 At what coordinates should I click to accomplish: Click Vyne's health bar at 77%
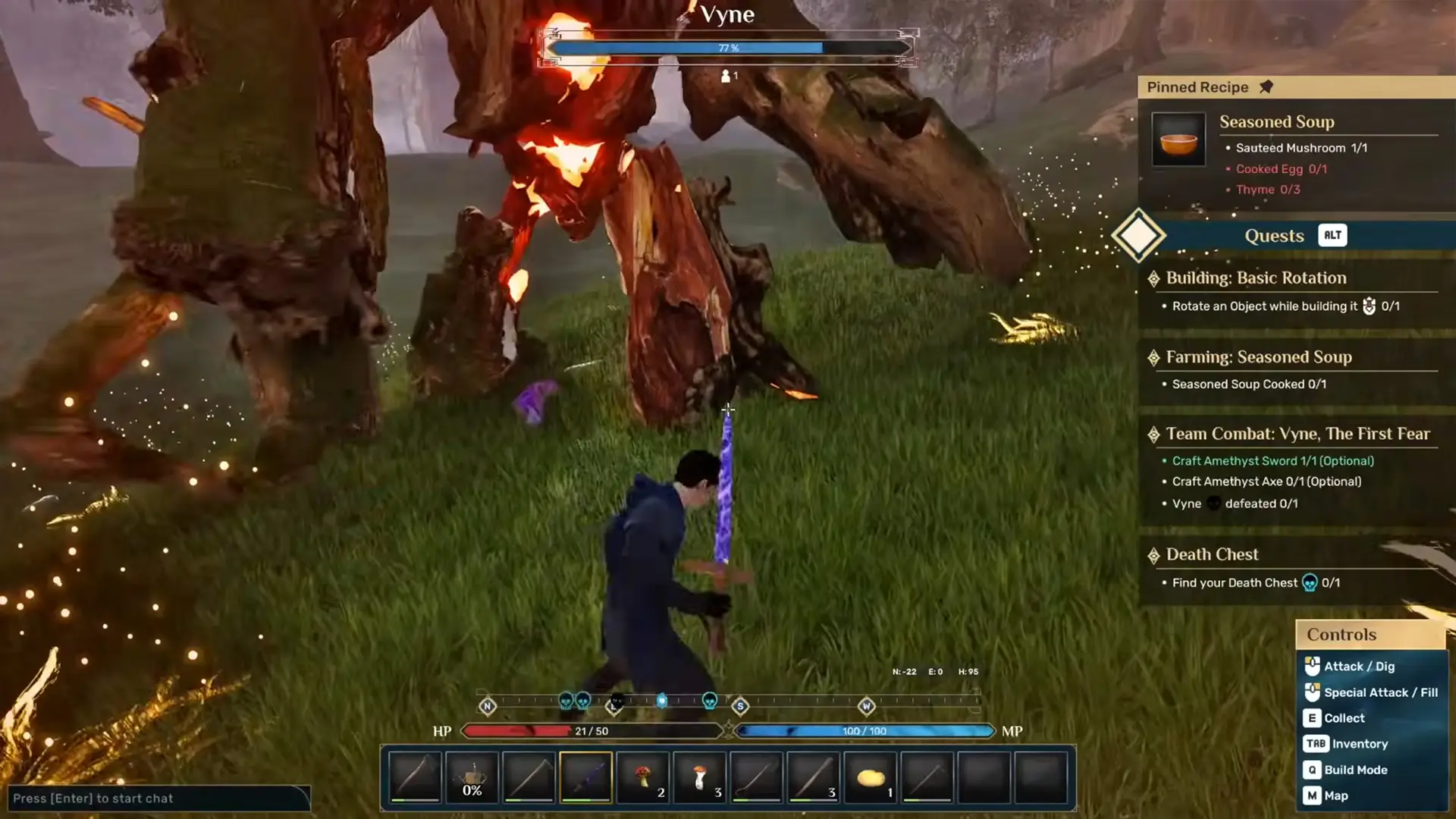726,48
